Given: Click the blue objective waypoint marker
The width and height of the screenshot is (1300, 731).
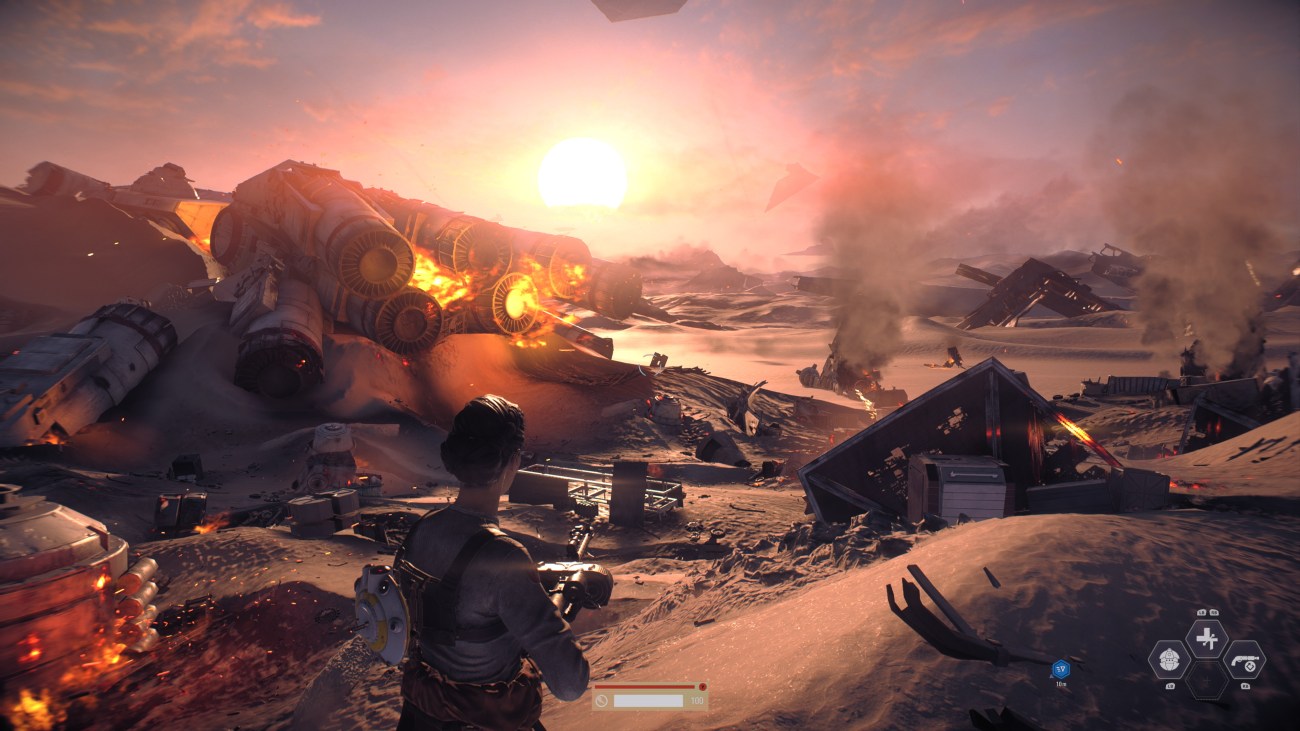Looking at the screenshot, I should pos(1060,669).
